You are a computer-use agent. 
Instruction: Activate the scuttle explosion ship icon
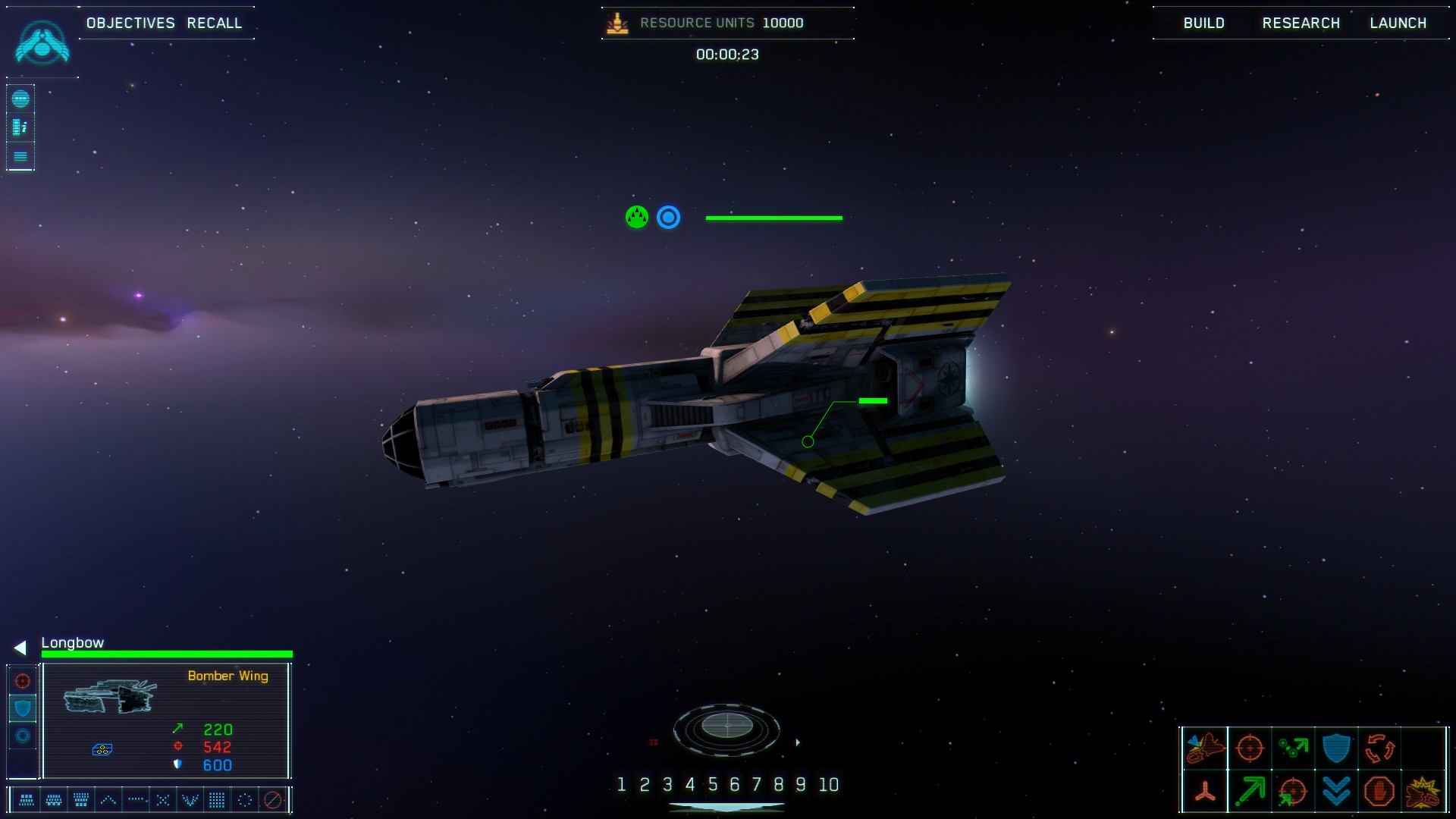click(x=1423, y=792)
